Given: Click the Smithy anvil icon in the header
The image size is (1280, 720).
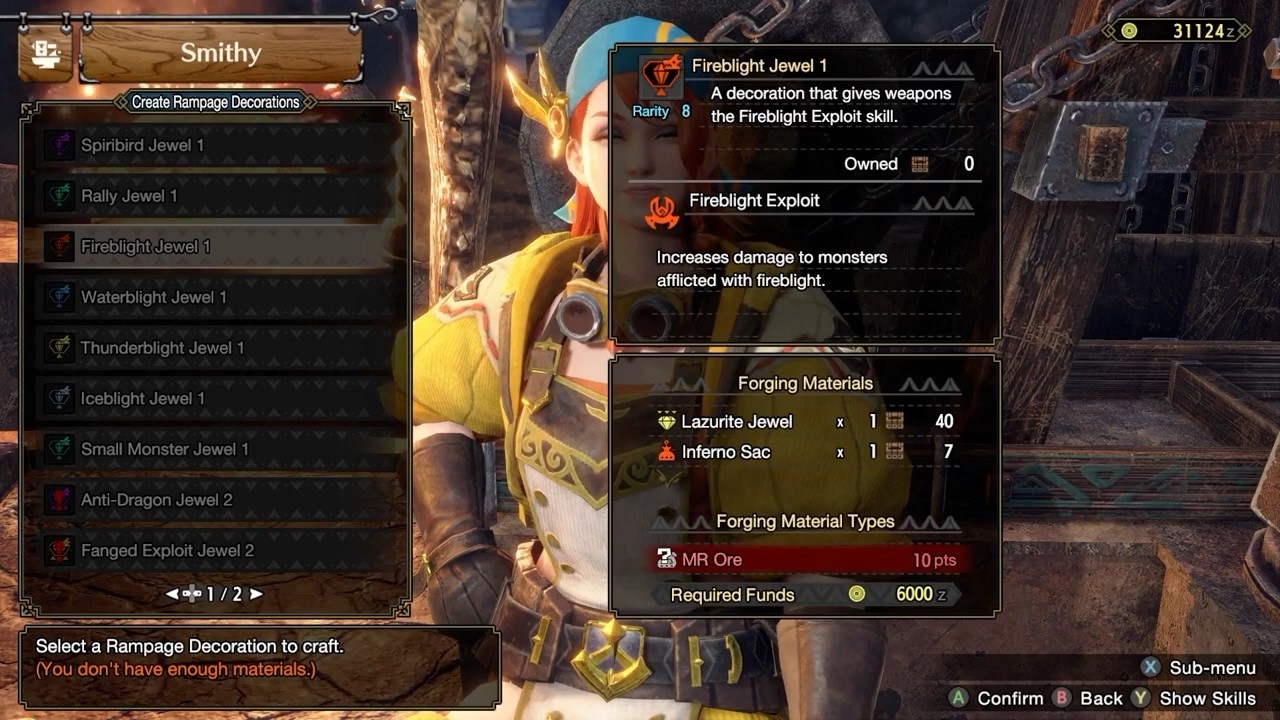Looking at the screenshot, I should point(45,54).
